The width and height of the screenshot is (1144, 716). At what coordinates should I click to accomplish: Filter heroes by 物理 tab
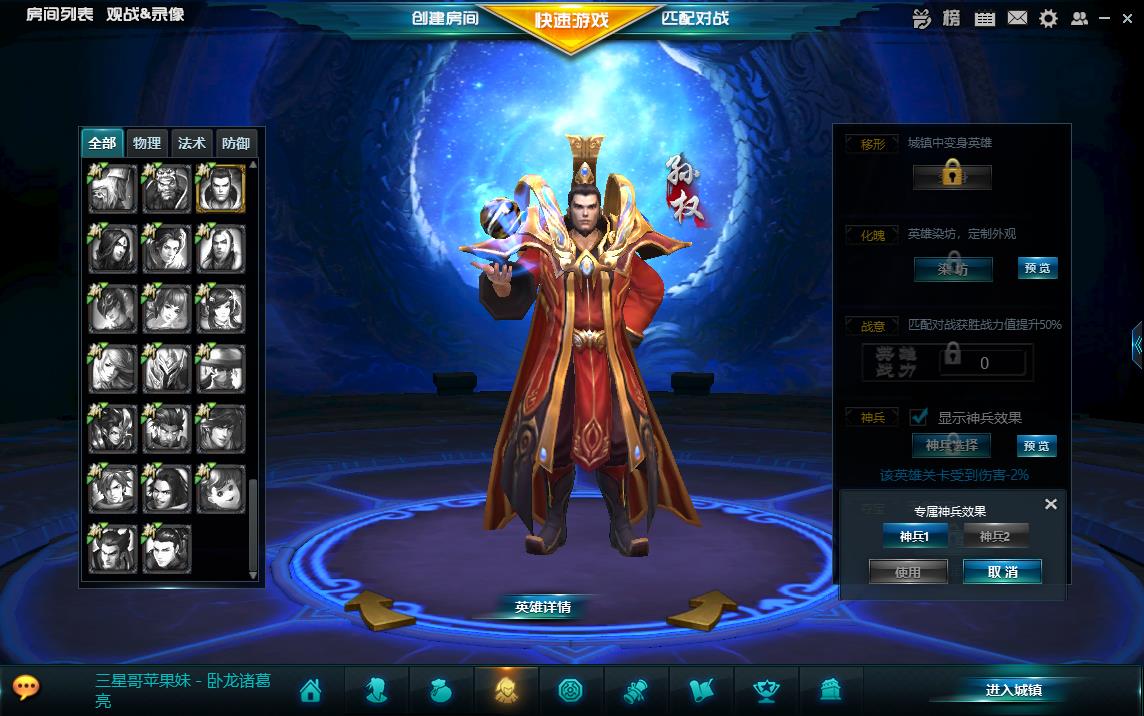(x=147, y=143)
